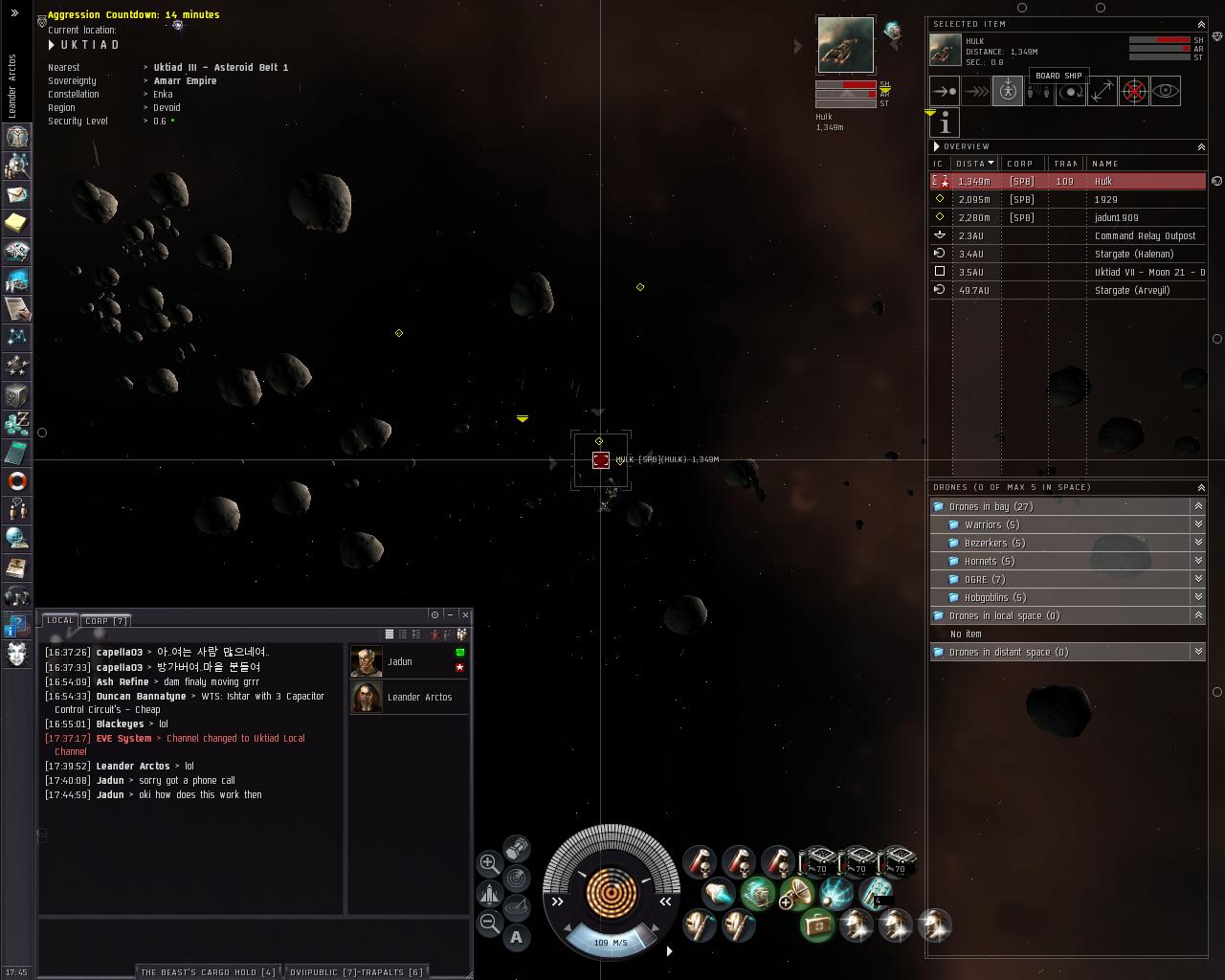Expand Drones in local space section
1225x980 pixels.
[x=1003, y=615]
